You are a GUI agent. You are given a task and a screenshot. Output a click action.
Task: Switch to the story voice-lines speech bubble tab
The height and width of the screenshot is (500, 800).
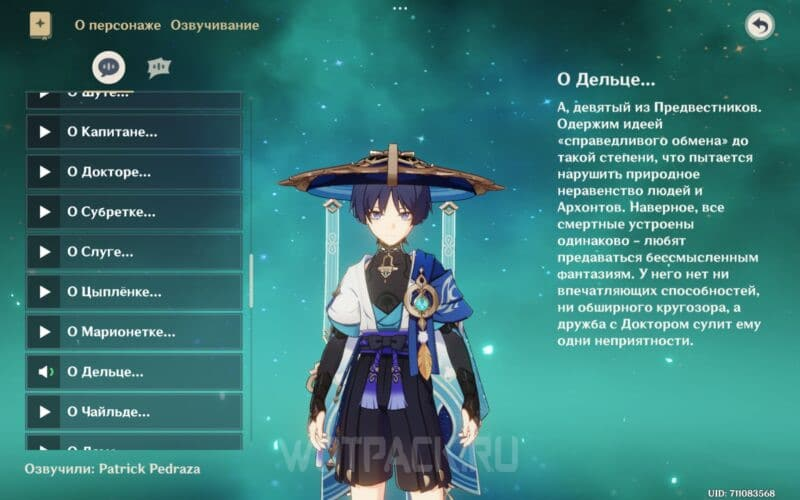[108, 67]
